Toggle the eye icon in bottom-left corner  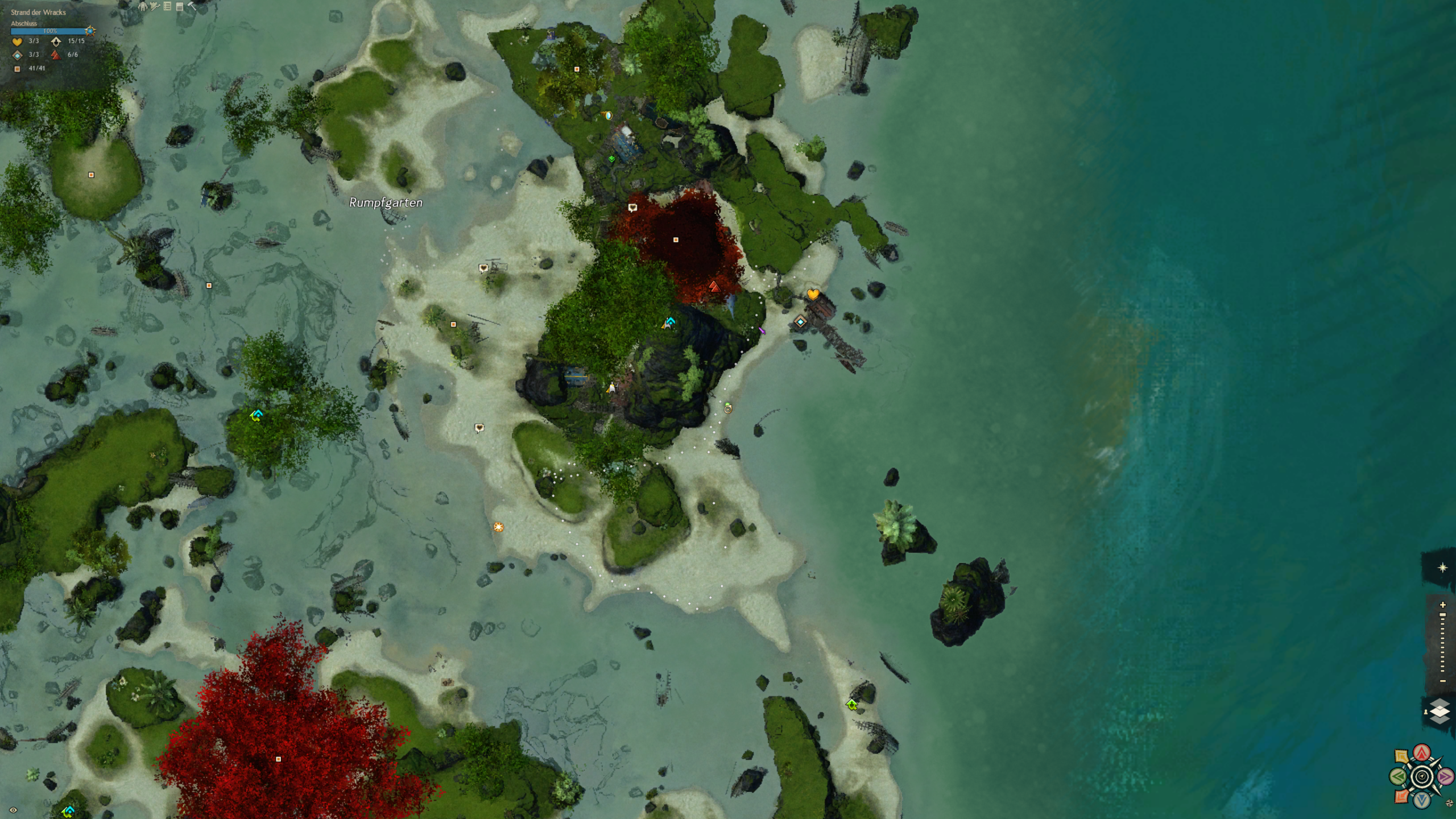tap(13, 810)
